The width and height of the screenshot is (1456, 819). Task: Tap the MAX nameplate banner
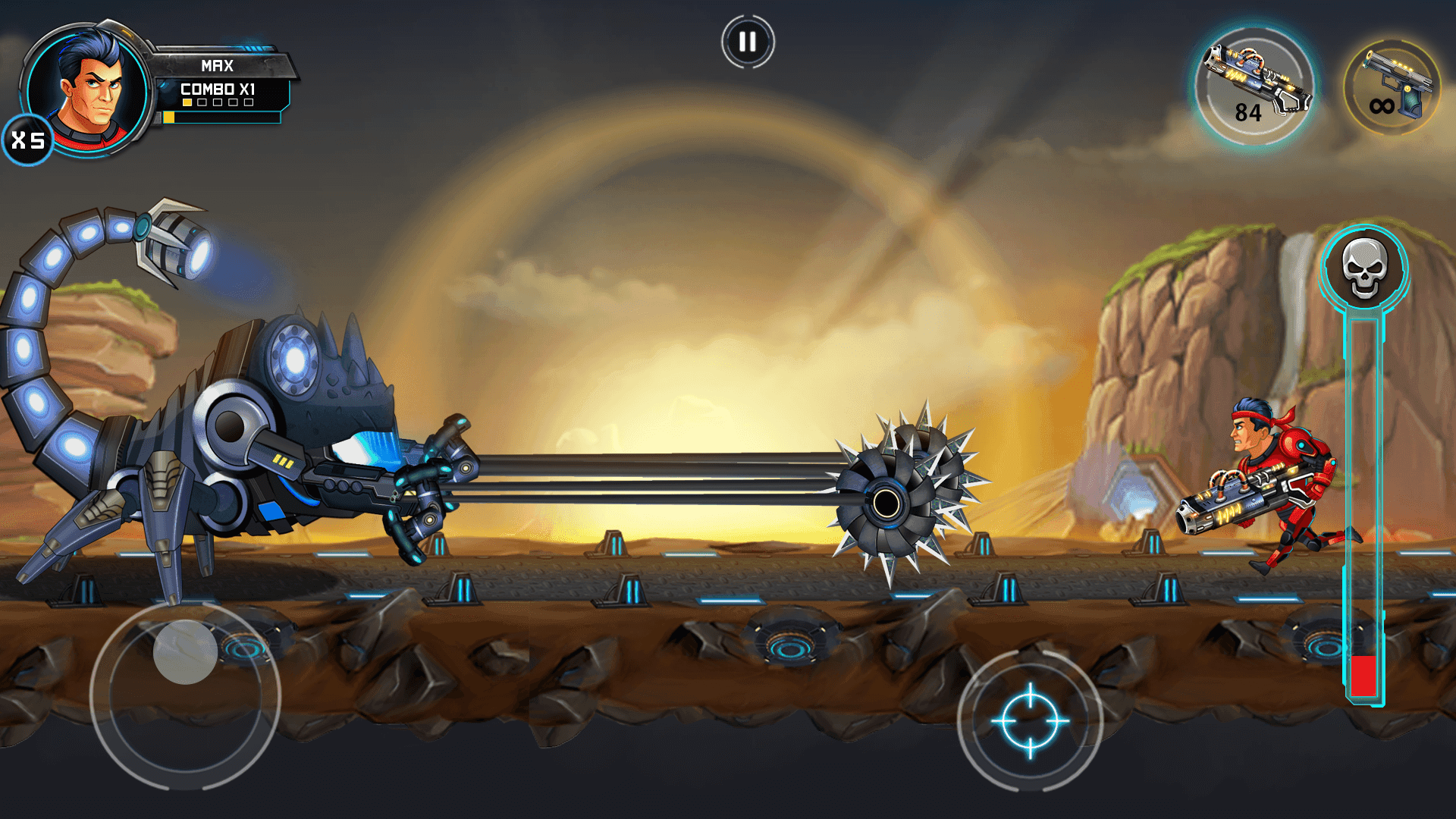[217, 66]
